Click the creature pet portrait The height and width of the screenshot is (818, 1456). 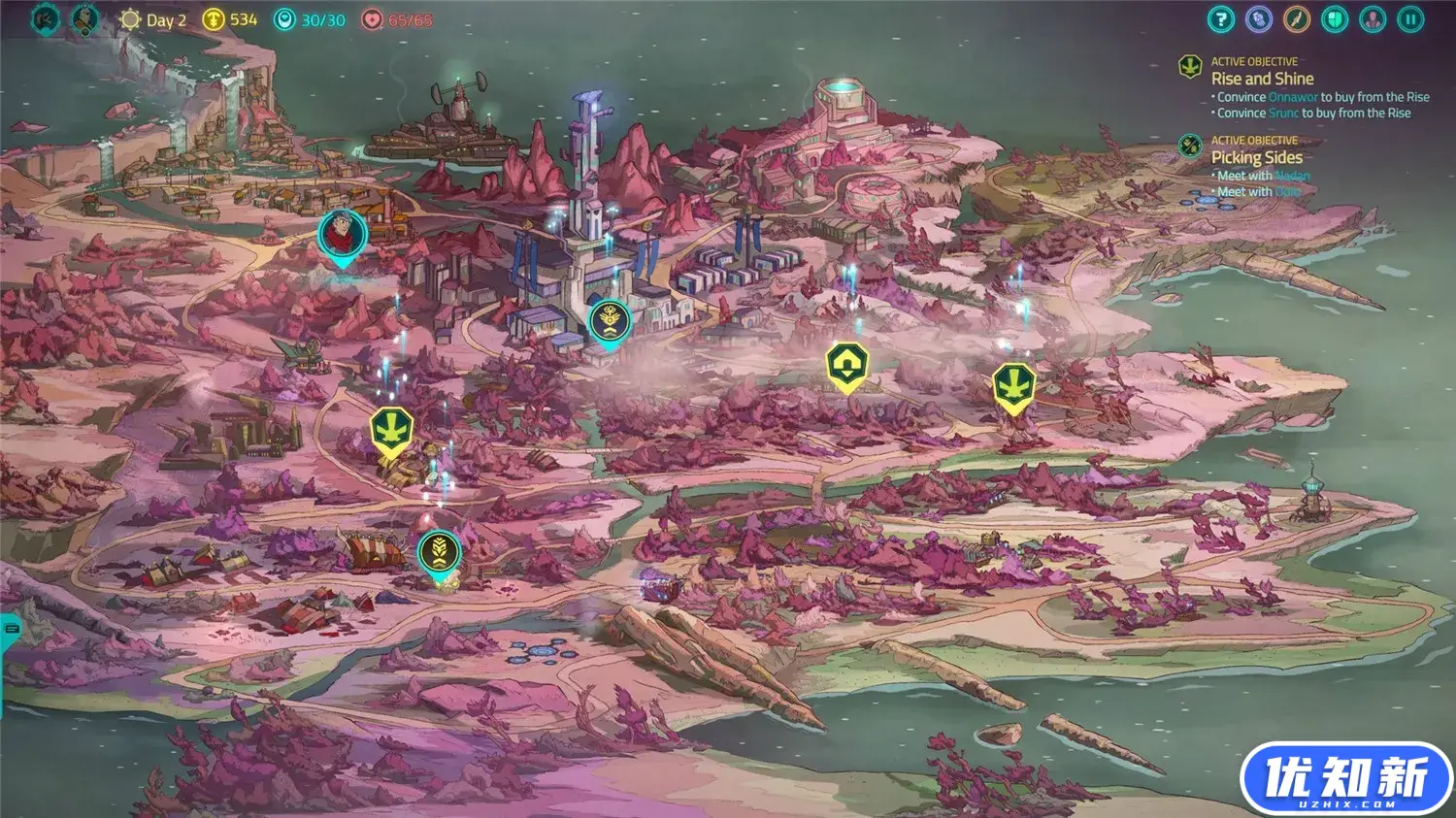coord(45,18)
